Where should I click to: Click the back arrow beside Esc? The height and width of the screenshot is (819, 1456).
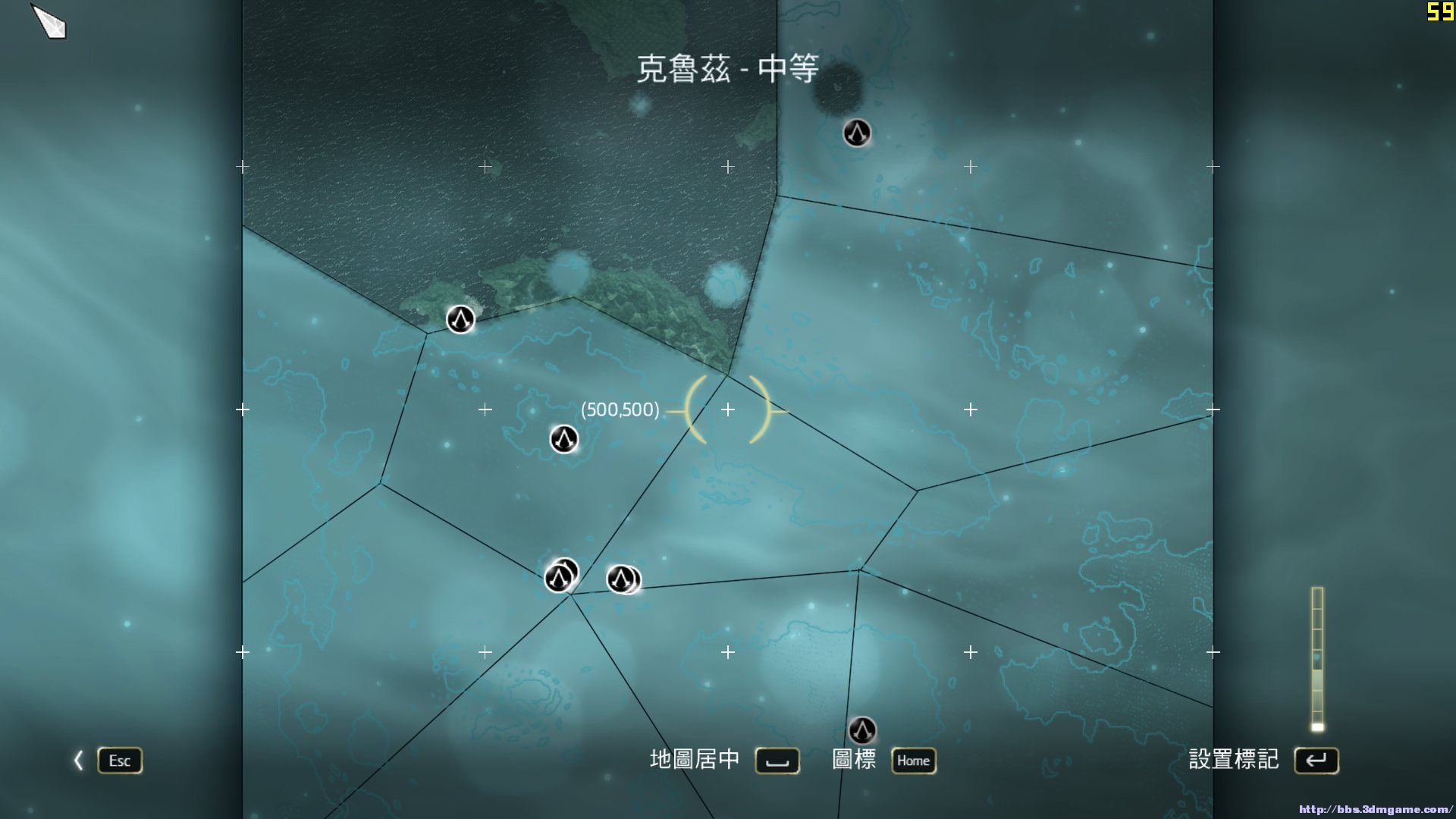point(78,761)
